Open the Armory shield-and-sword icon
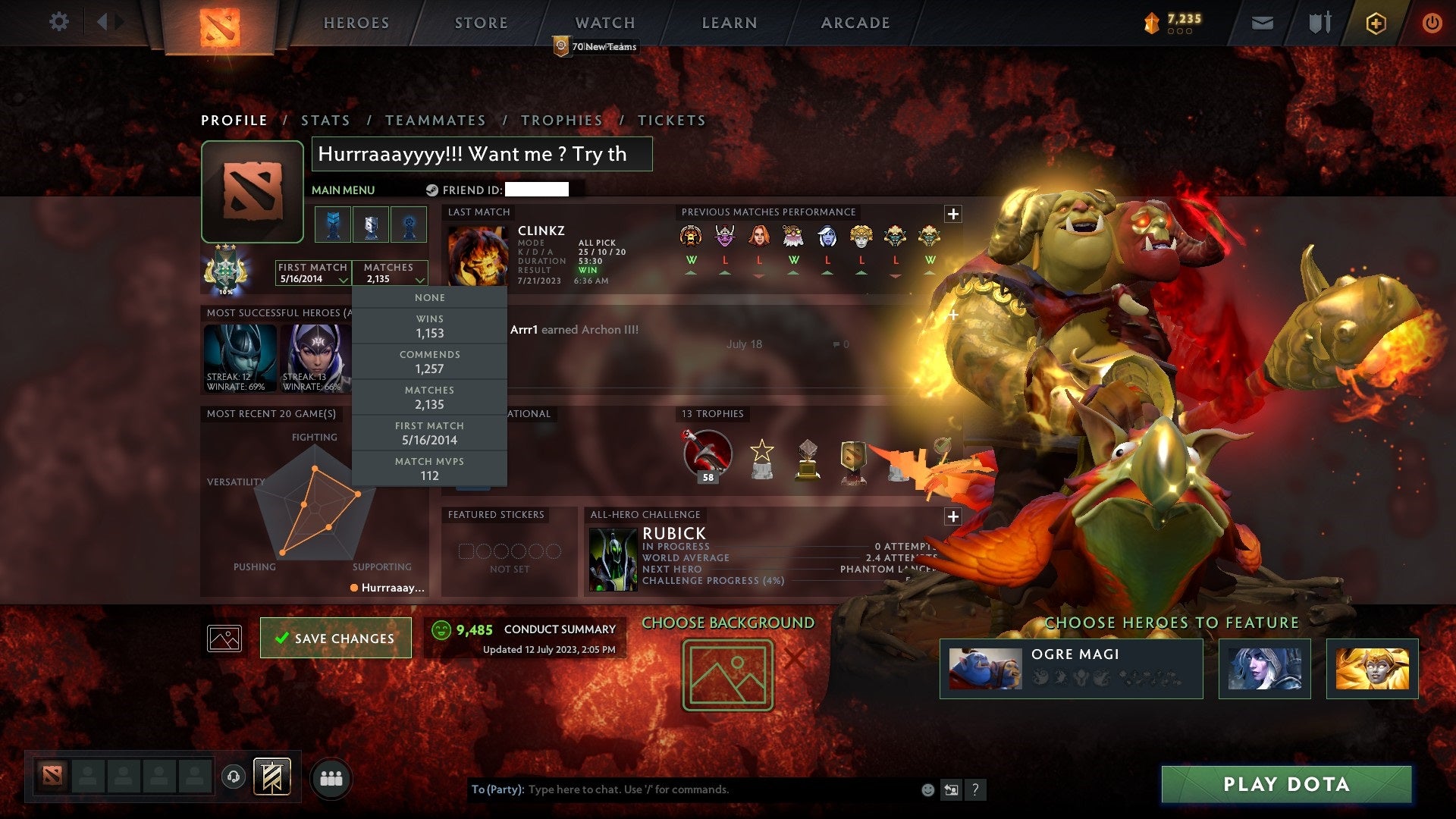The width and height of the screenshot is (1456, 819). click(1319, 22)
